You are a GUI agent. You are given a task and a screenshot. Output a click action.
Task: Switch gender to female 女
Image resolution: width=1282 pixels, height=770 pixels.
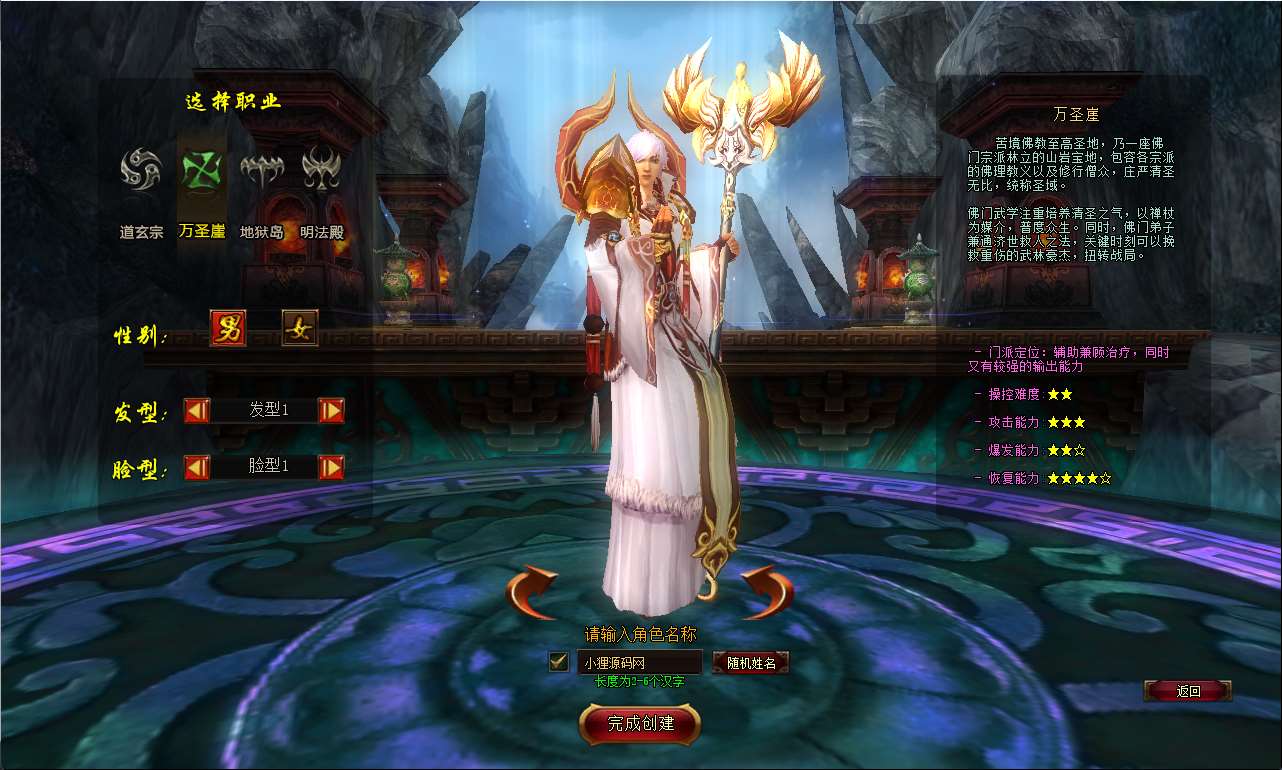click(x=299, y=328)
